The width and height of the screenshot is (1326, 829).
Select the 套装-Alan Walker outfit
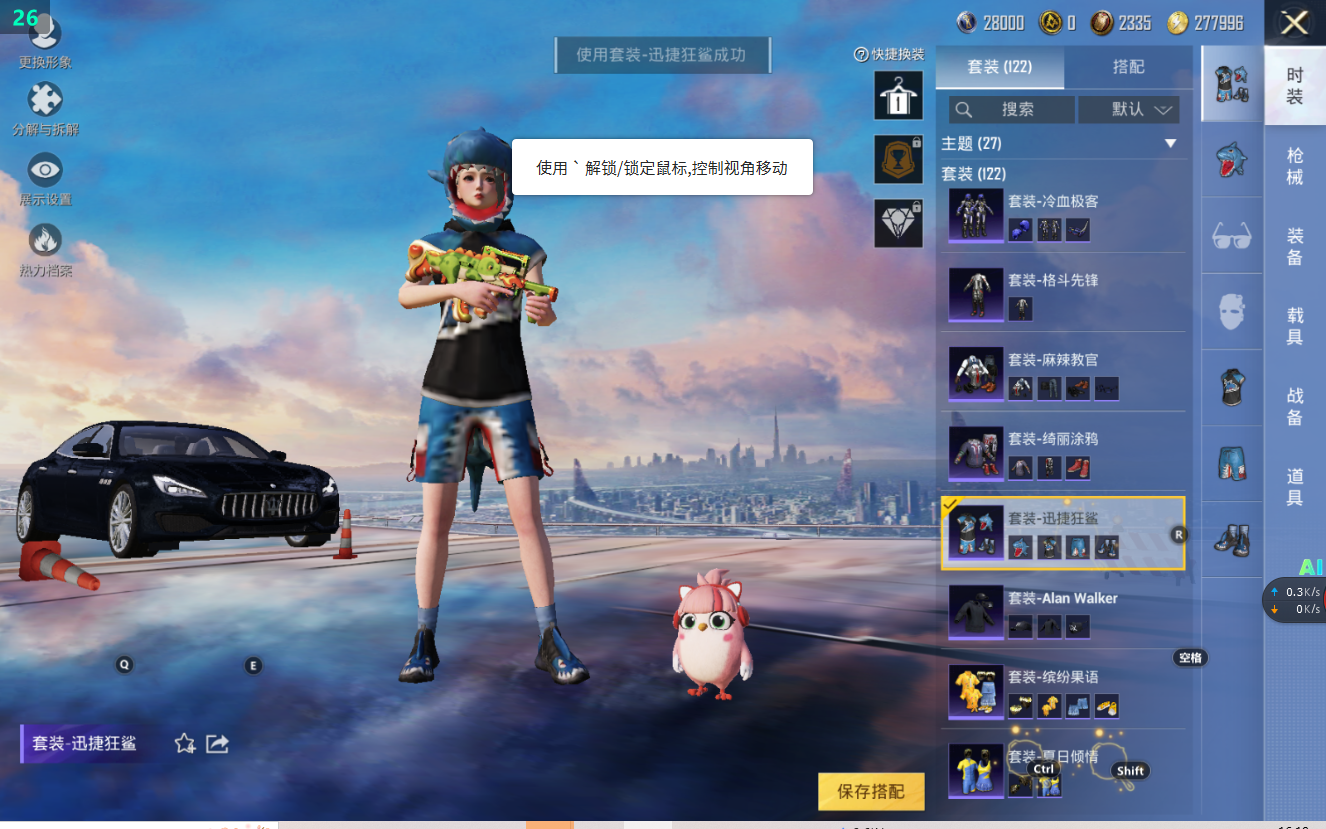click(x=1062, y=612)
